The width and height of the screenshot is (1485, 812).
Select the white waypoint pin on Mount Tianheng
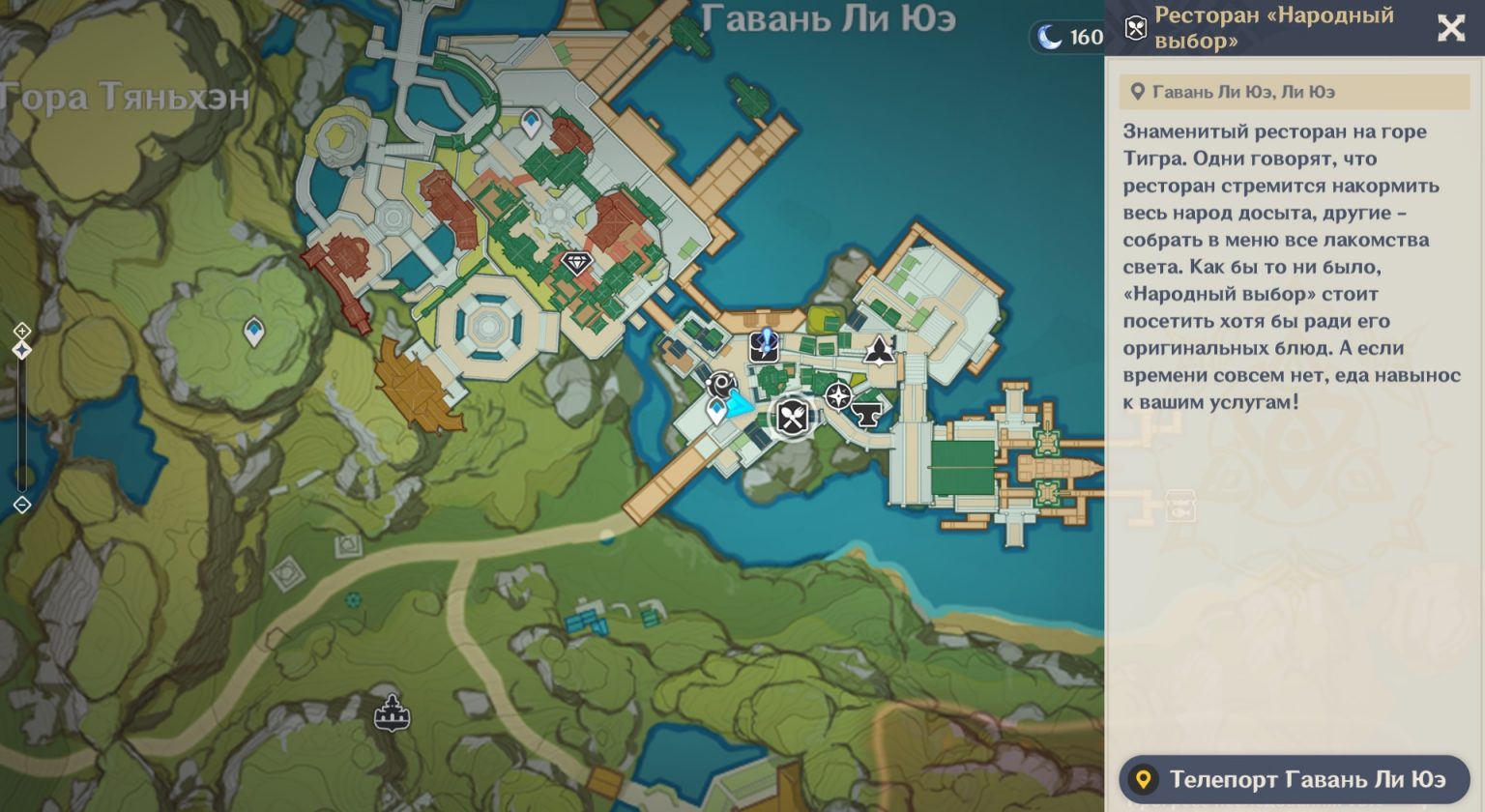click(x=252, y=329)
